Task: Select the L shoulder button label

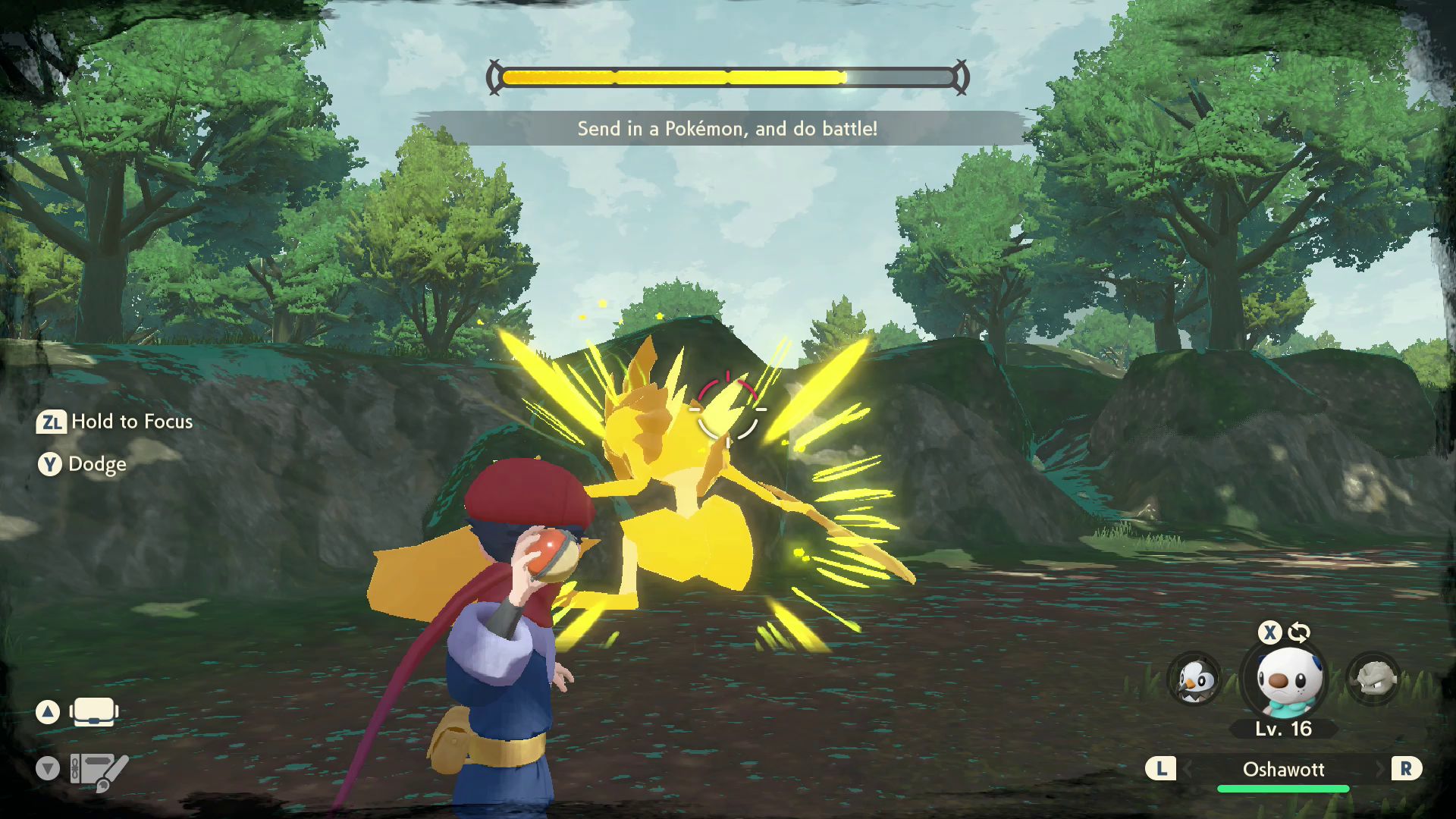Action: click(x=1163, y=769)
